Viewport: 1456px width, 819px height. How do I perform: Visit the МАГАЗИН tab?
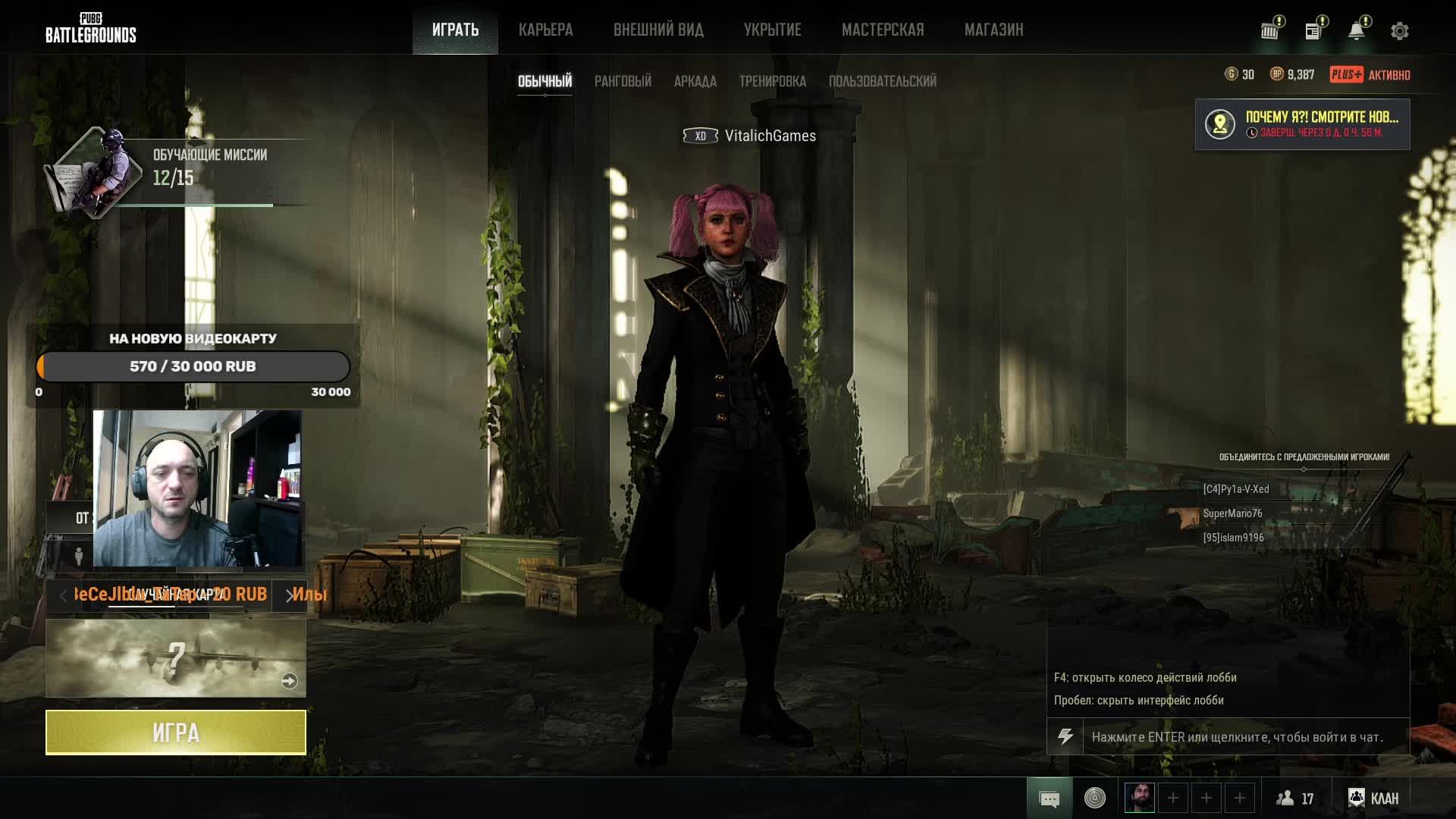[x=993, y=30]
